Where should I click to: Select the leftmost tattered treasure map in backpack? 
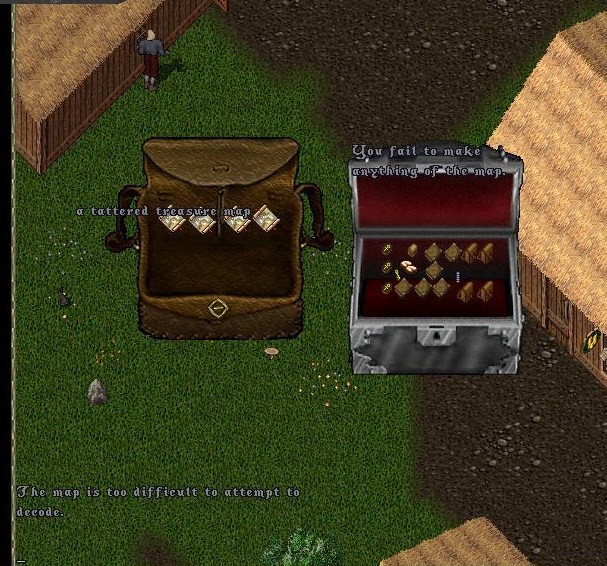174,221
